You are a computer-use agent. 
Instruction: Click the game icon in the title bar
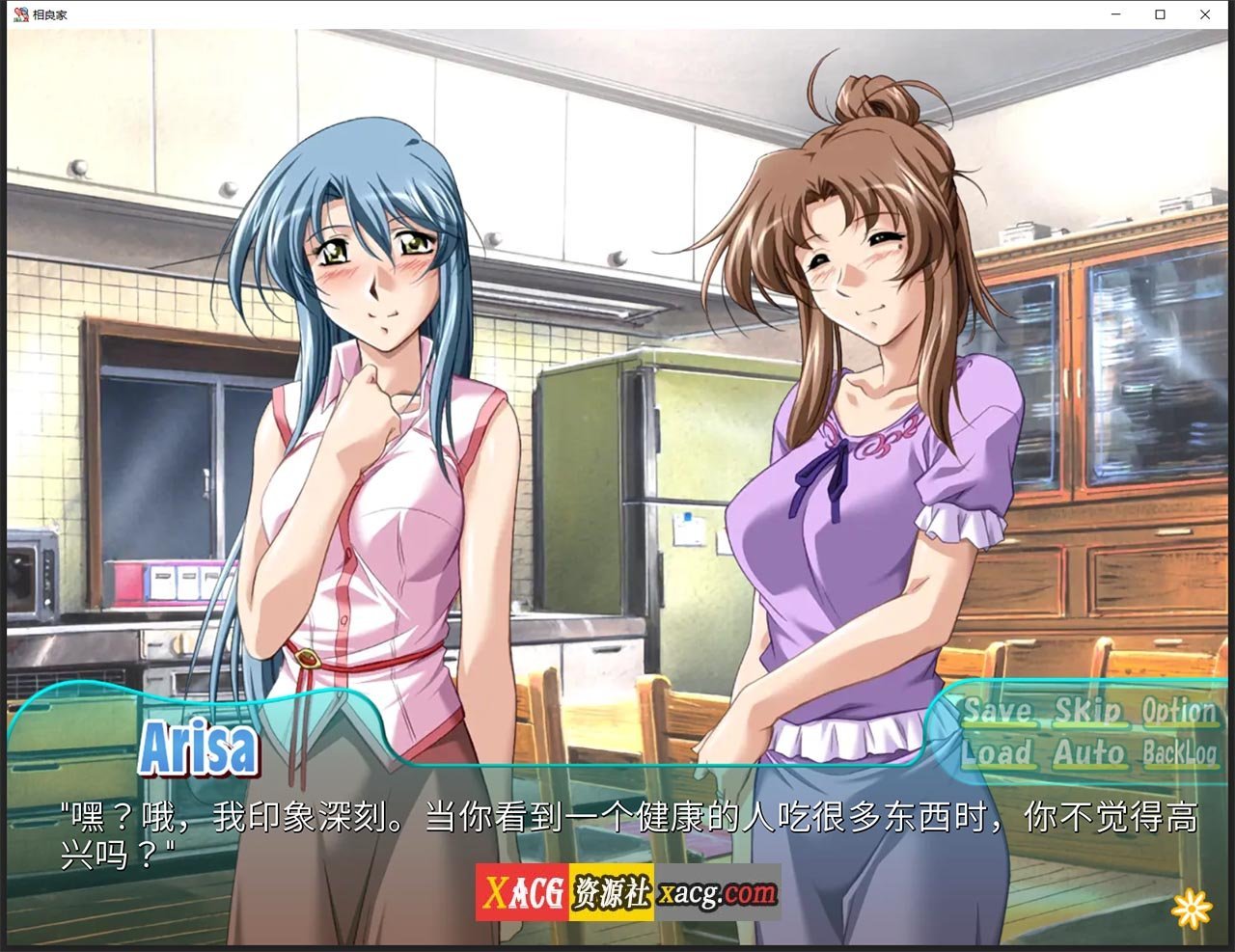tap(18, 14)
